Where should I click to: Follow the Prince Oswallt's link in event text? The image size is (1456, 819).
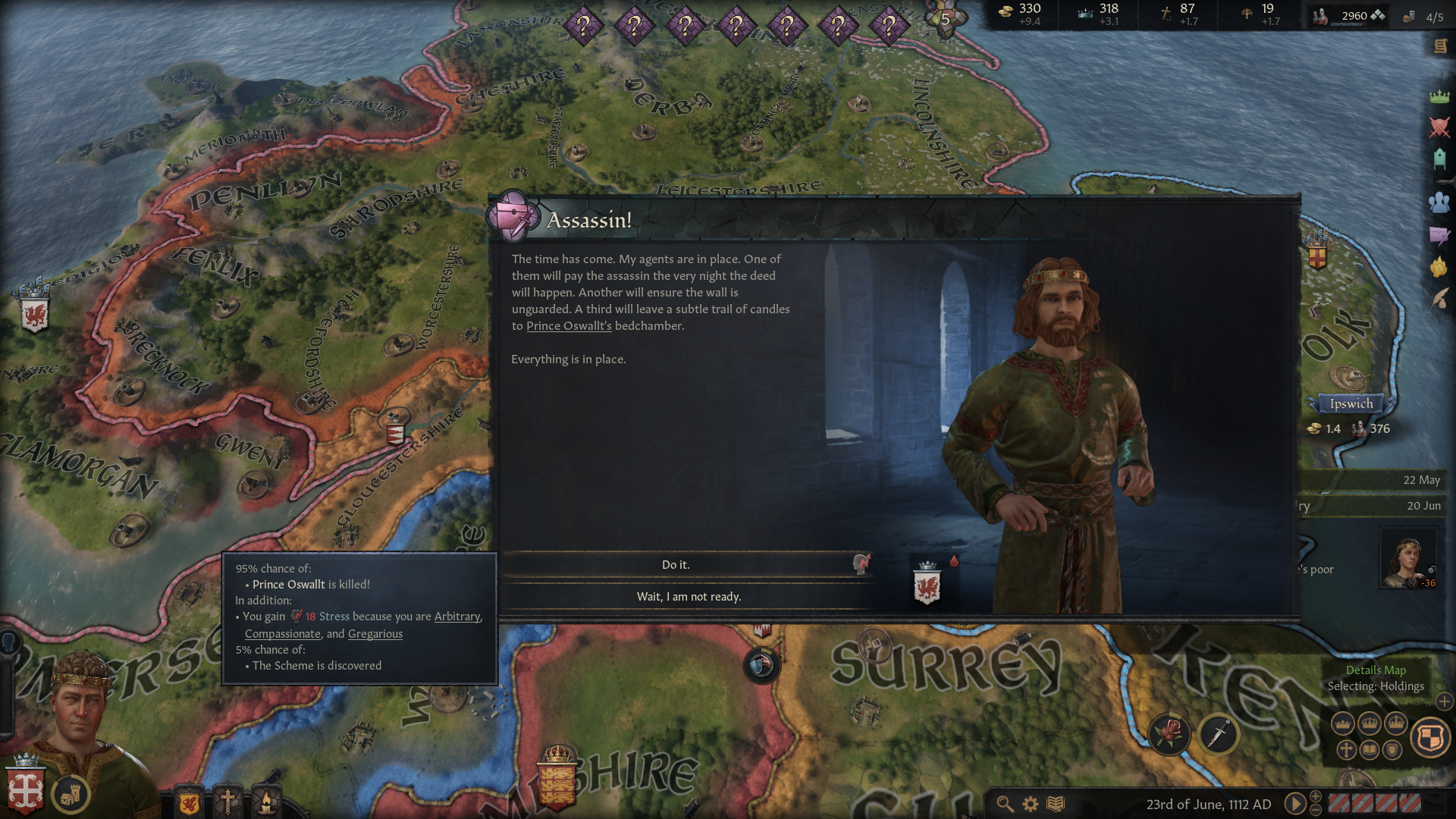[x=569, y=326]
